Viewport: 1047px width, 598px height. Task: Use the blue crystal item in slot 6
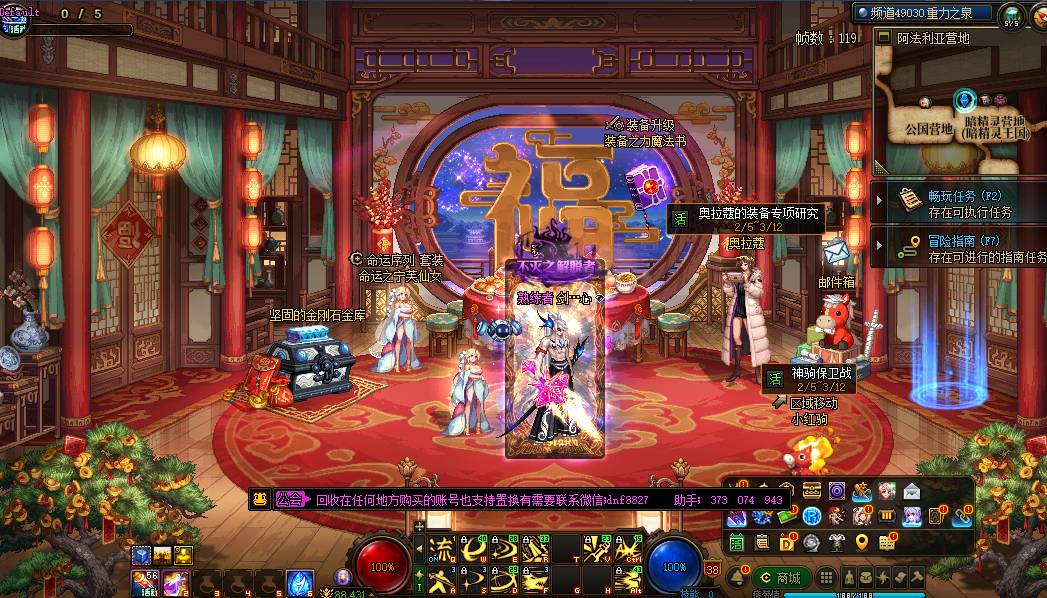(x=300, y=581)
